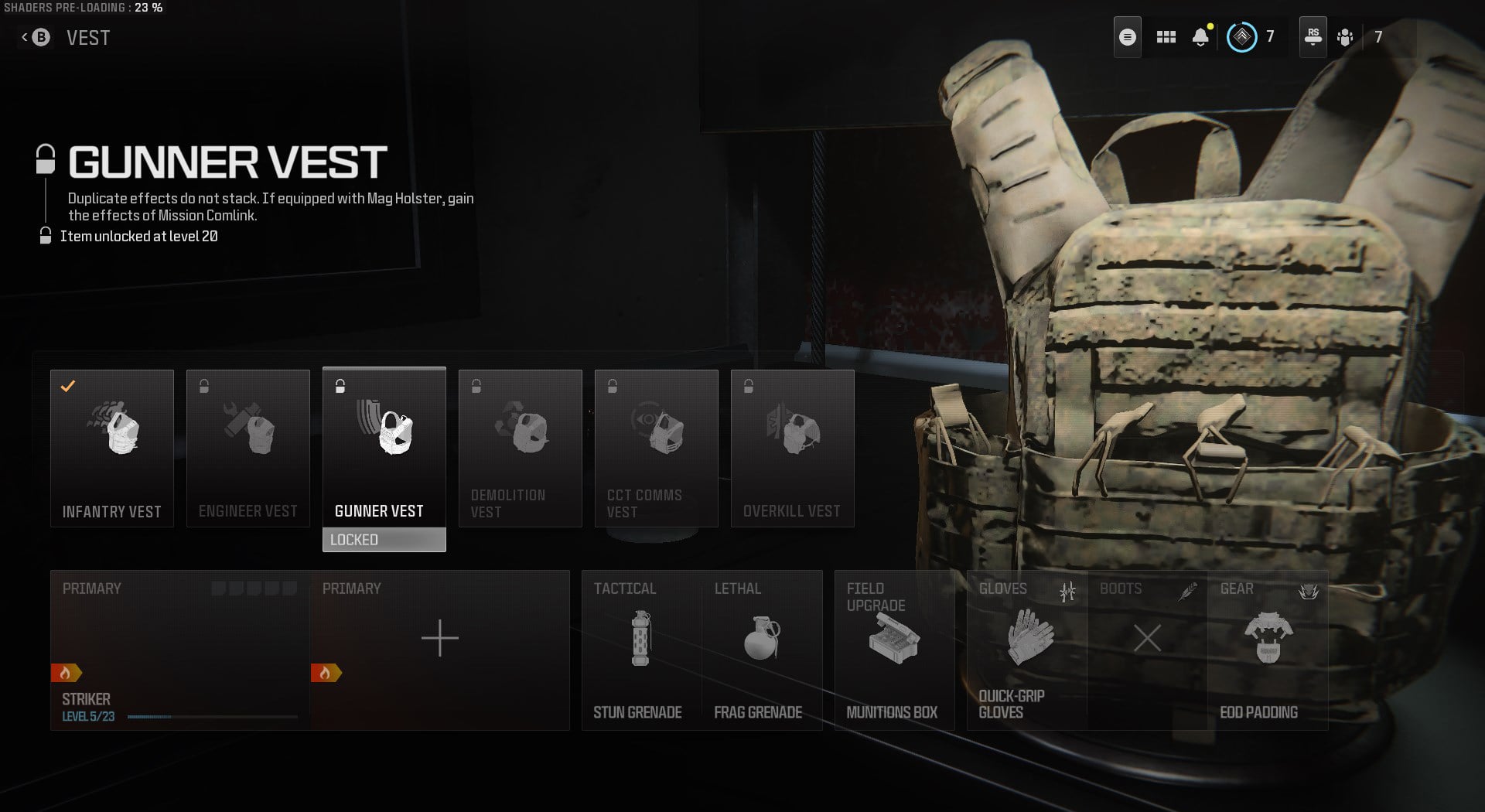
Task: Open the games grid menu icon
Action: (x=1165, y=36)
